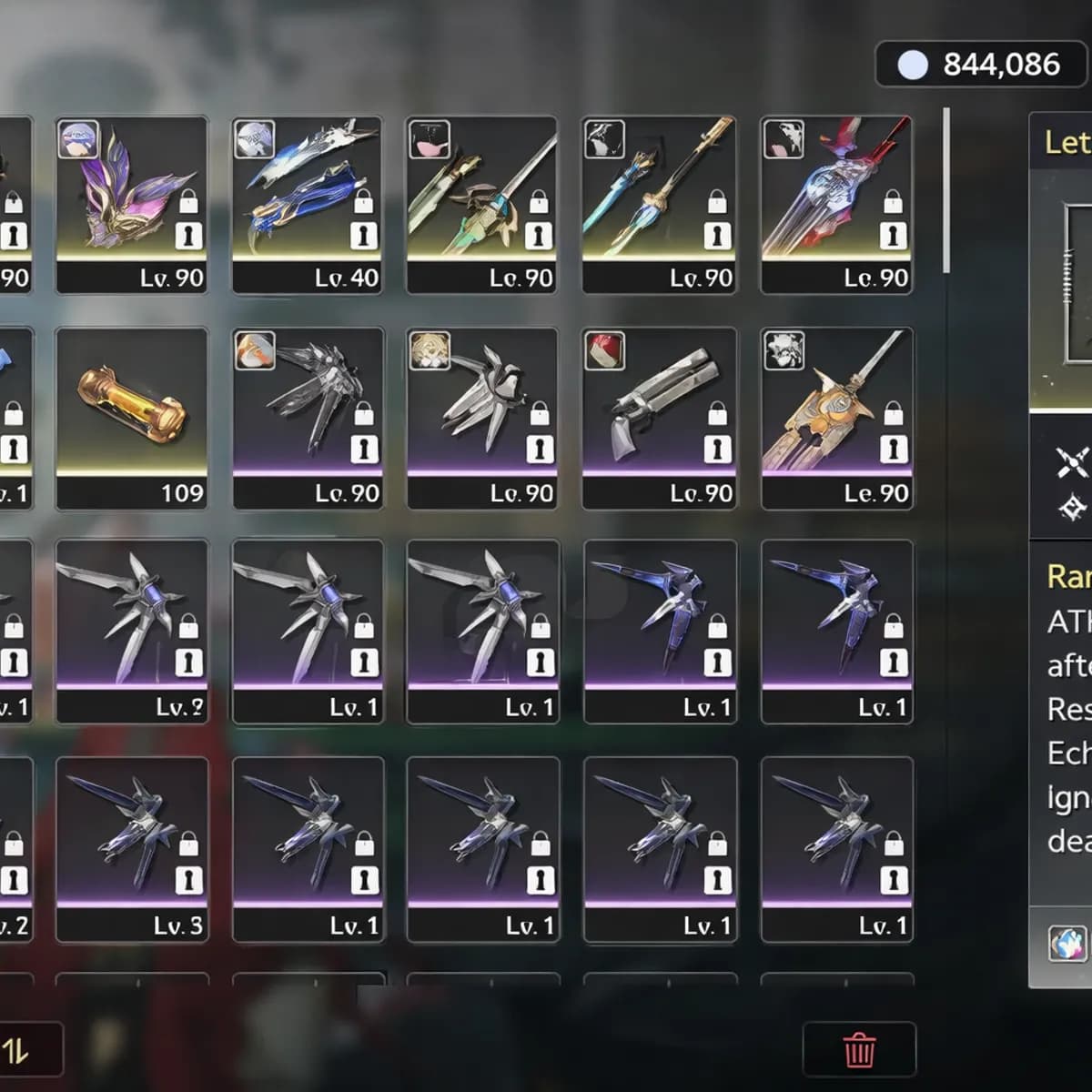Select the dark gauntlets with orange-haired portrait

(x=308, y=419)
